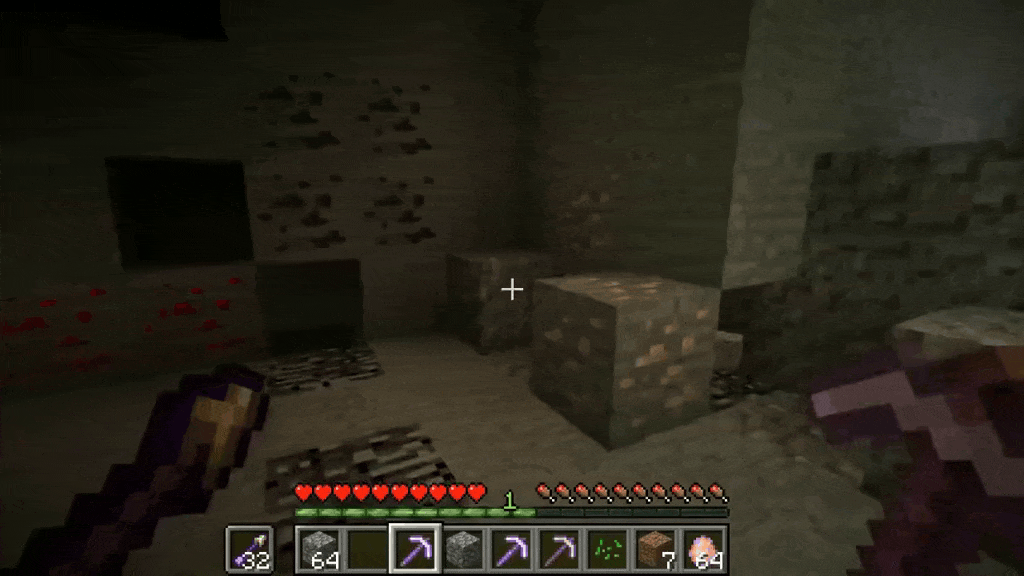Select the cobblestone stack of 64

(x=318, y=549)
